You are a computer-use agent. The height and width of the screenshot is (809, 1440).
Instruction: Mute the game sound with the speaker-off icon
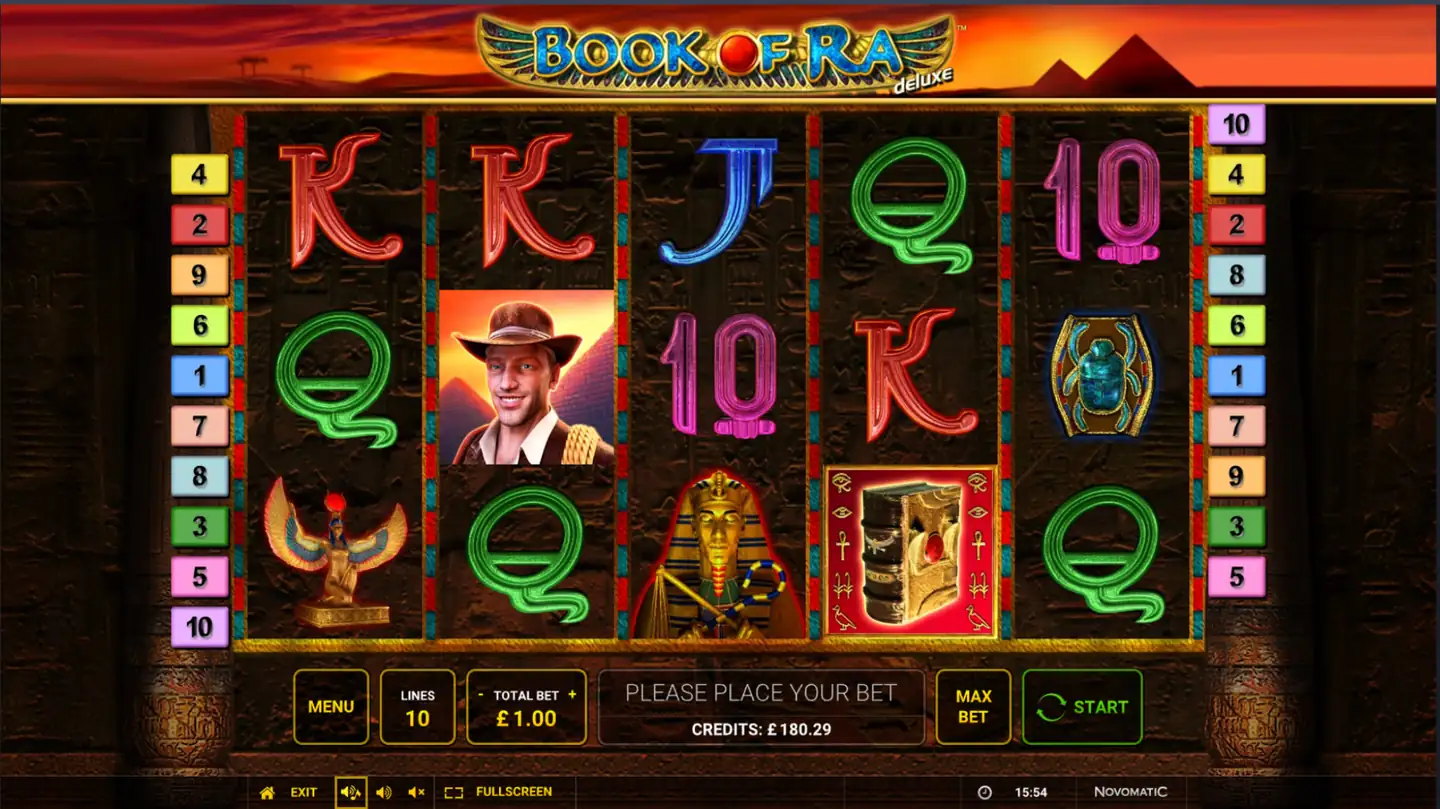tap(417, 791)
